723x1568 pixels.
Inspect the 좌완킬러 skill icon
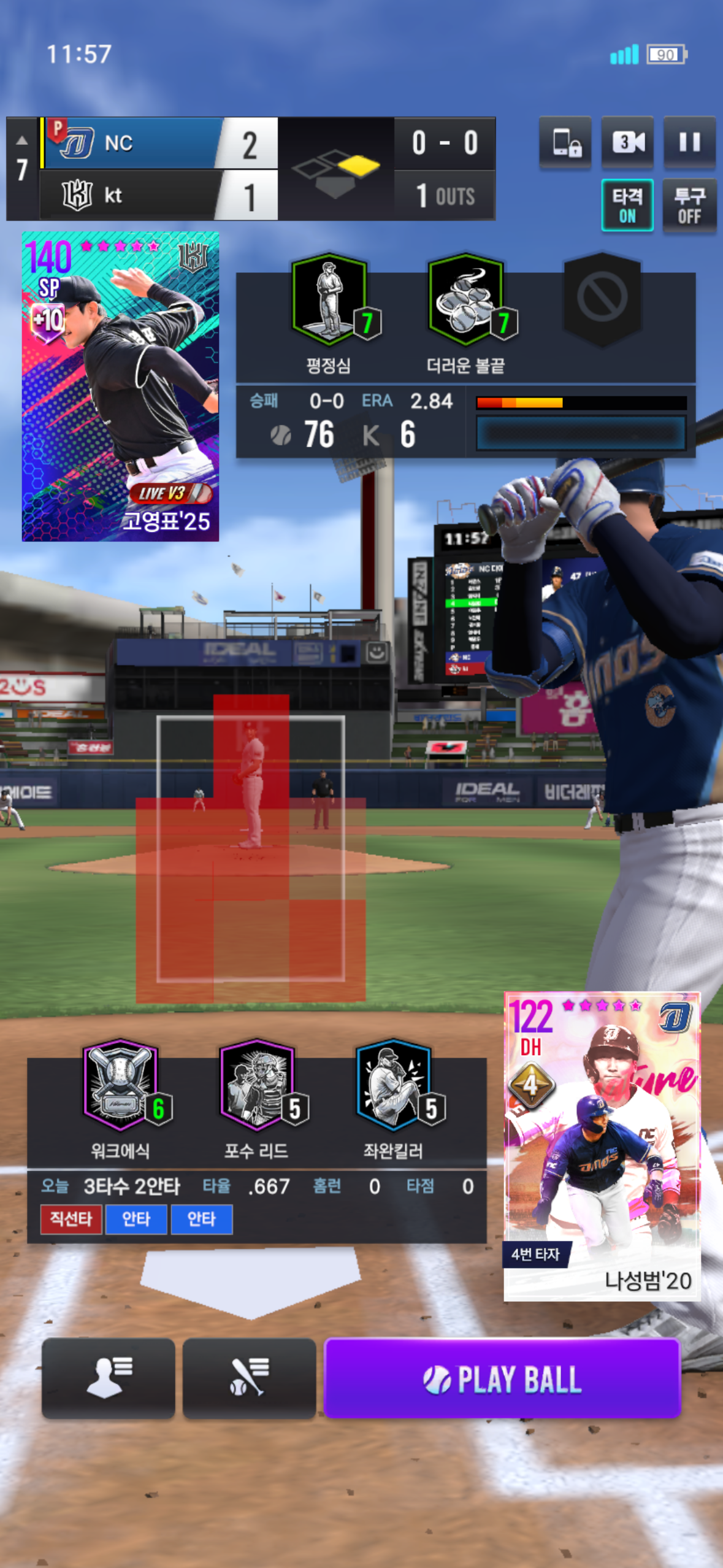coord(394,1085)
